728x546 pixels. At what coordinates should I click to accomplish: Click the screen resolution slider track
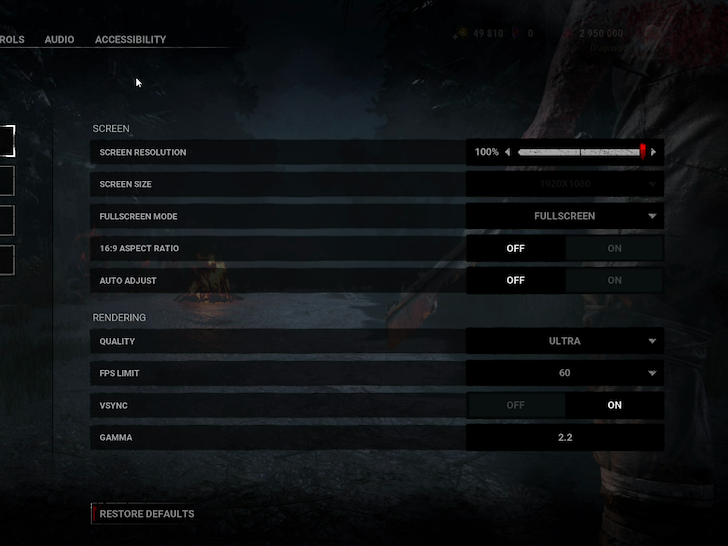coord(580,152)
